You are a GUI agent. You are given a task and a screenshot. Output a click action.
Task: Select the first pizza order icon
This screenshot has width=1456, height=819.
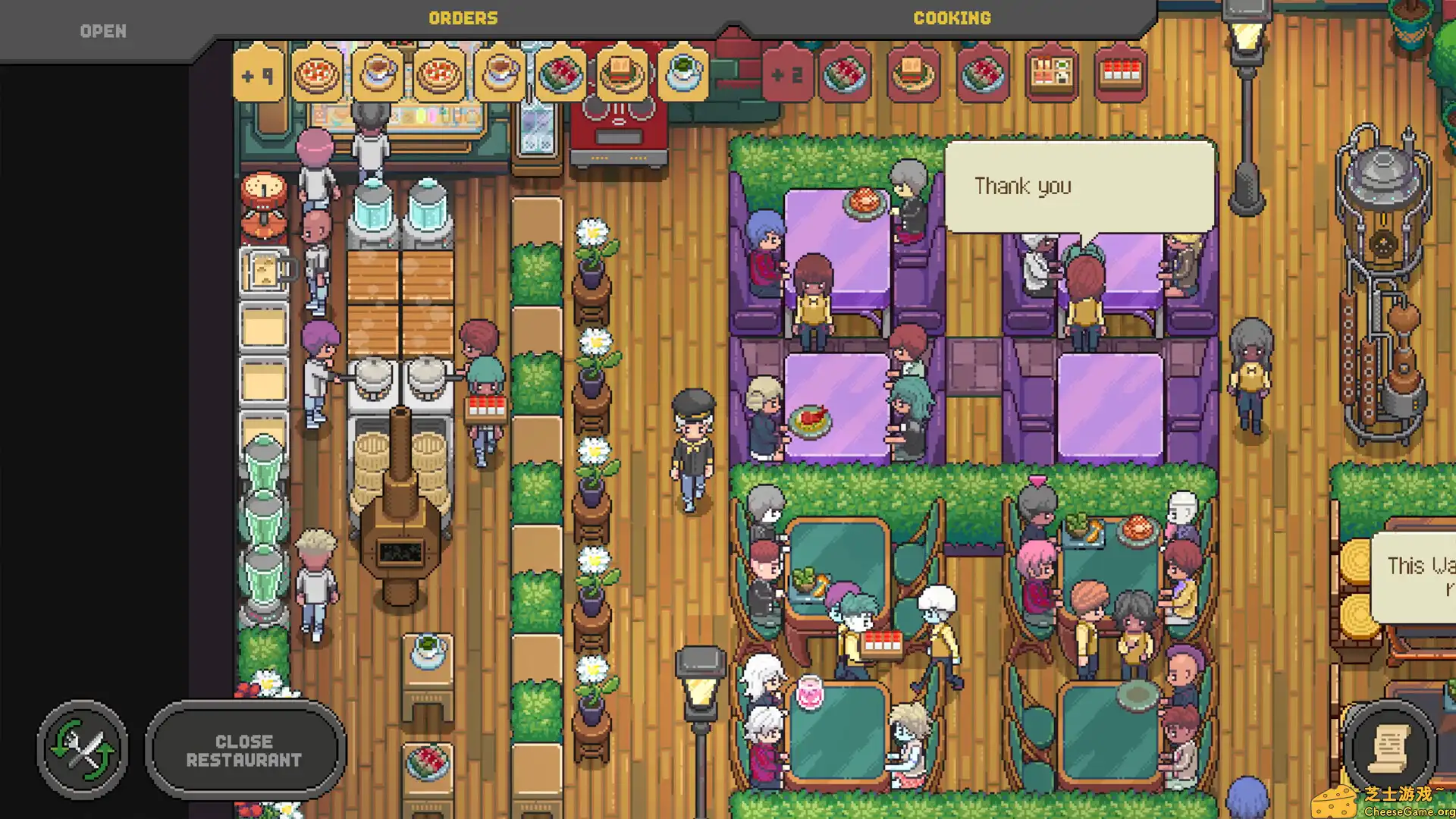[x=318, y=76]
